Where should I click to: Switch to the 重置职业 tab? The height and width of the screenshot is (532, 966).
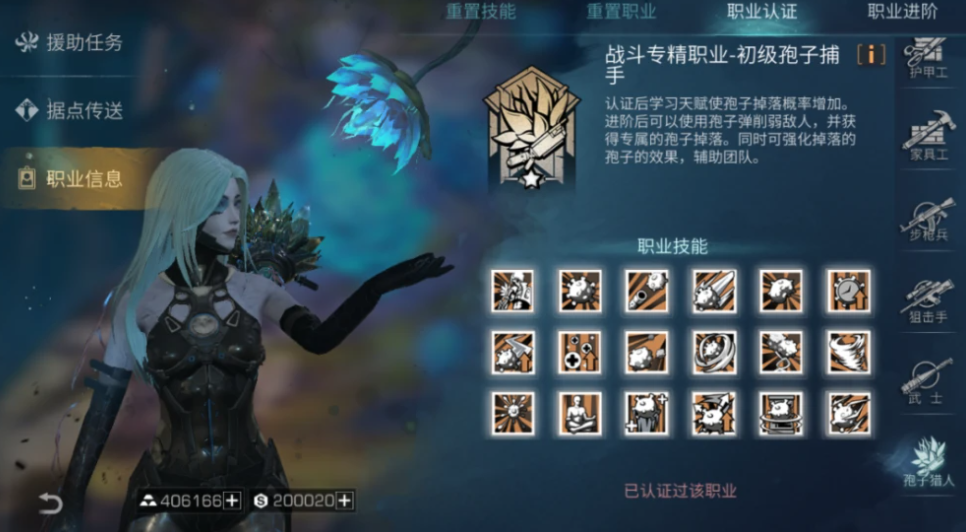(x=621, y=12)
